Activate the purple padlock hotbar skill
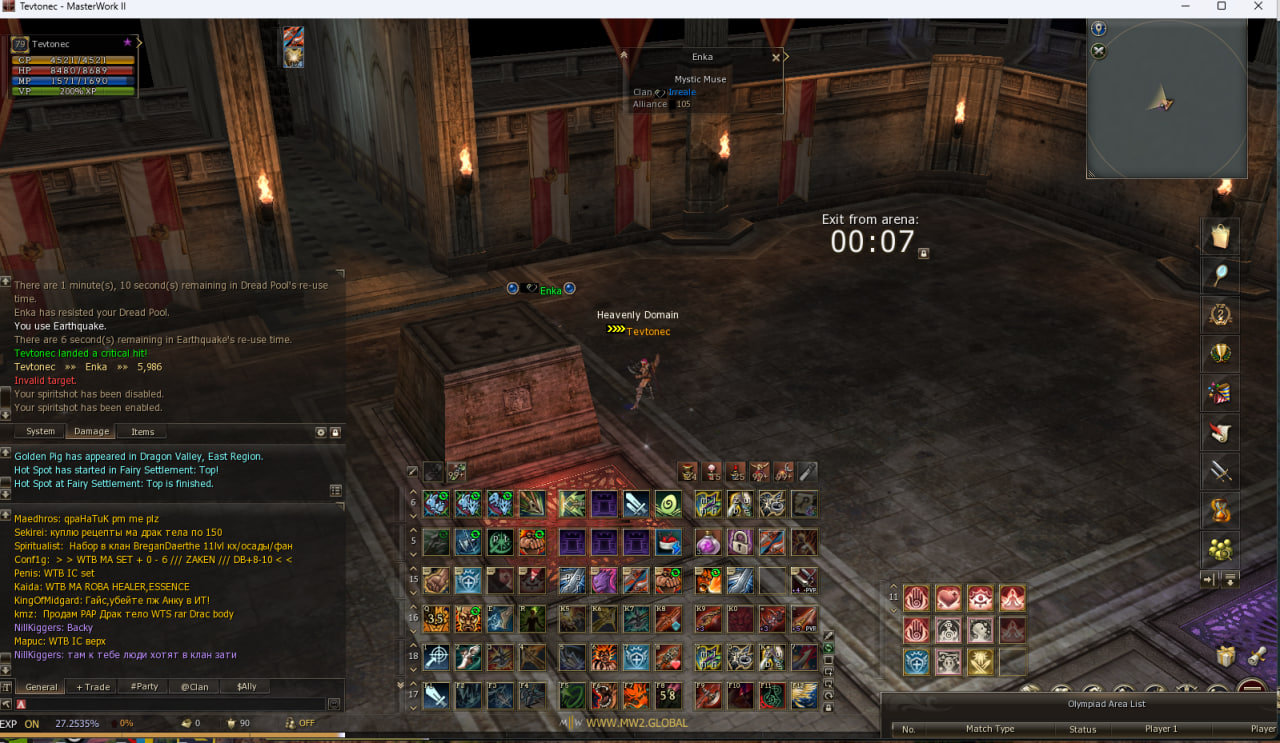This screenshot has height=743, width=1280. point(739,543)
